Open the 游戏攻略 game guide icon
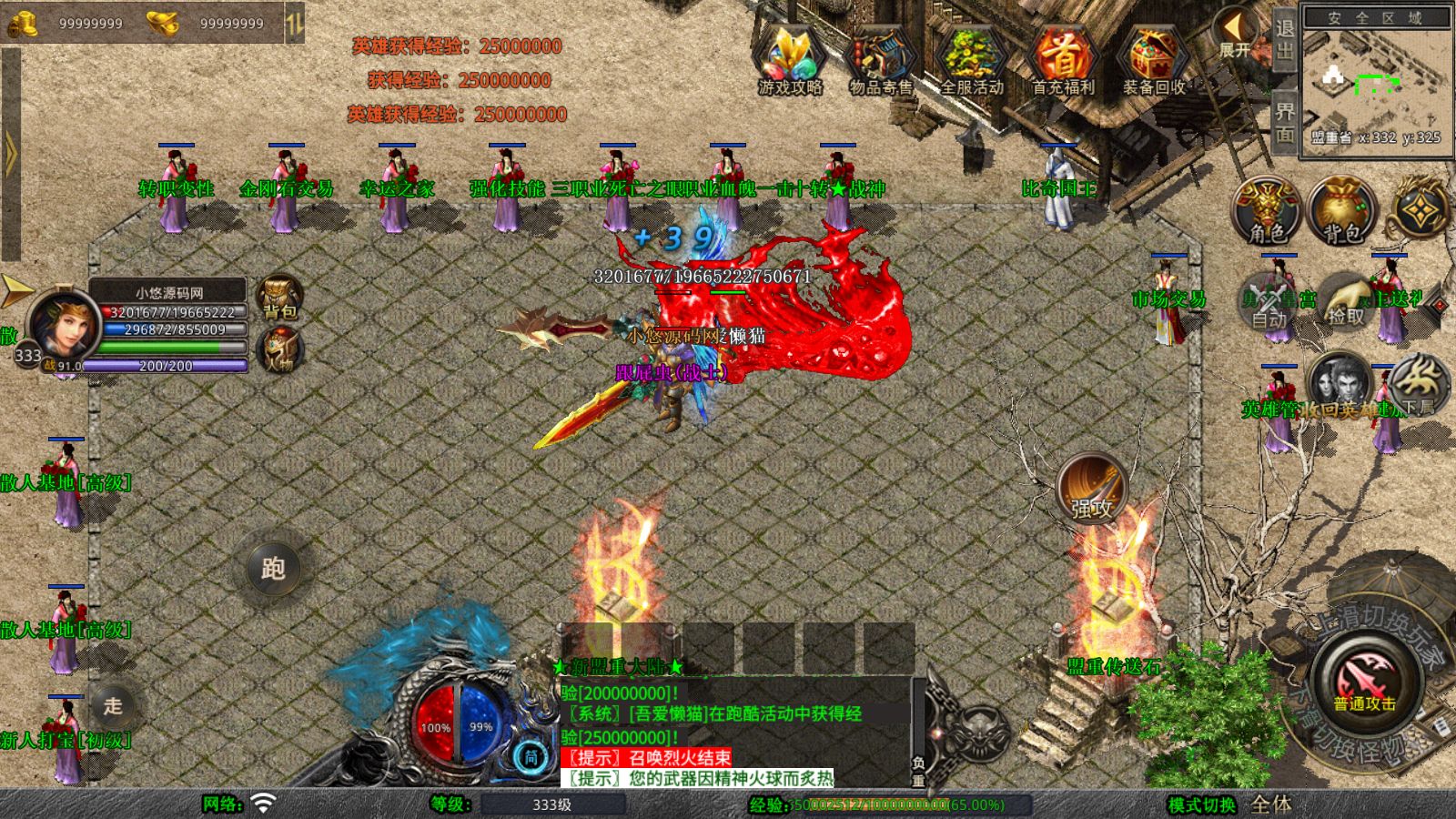1456x819 pixels. [x=790, y=60]
